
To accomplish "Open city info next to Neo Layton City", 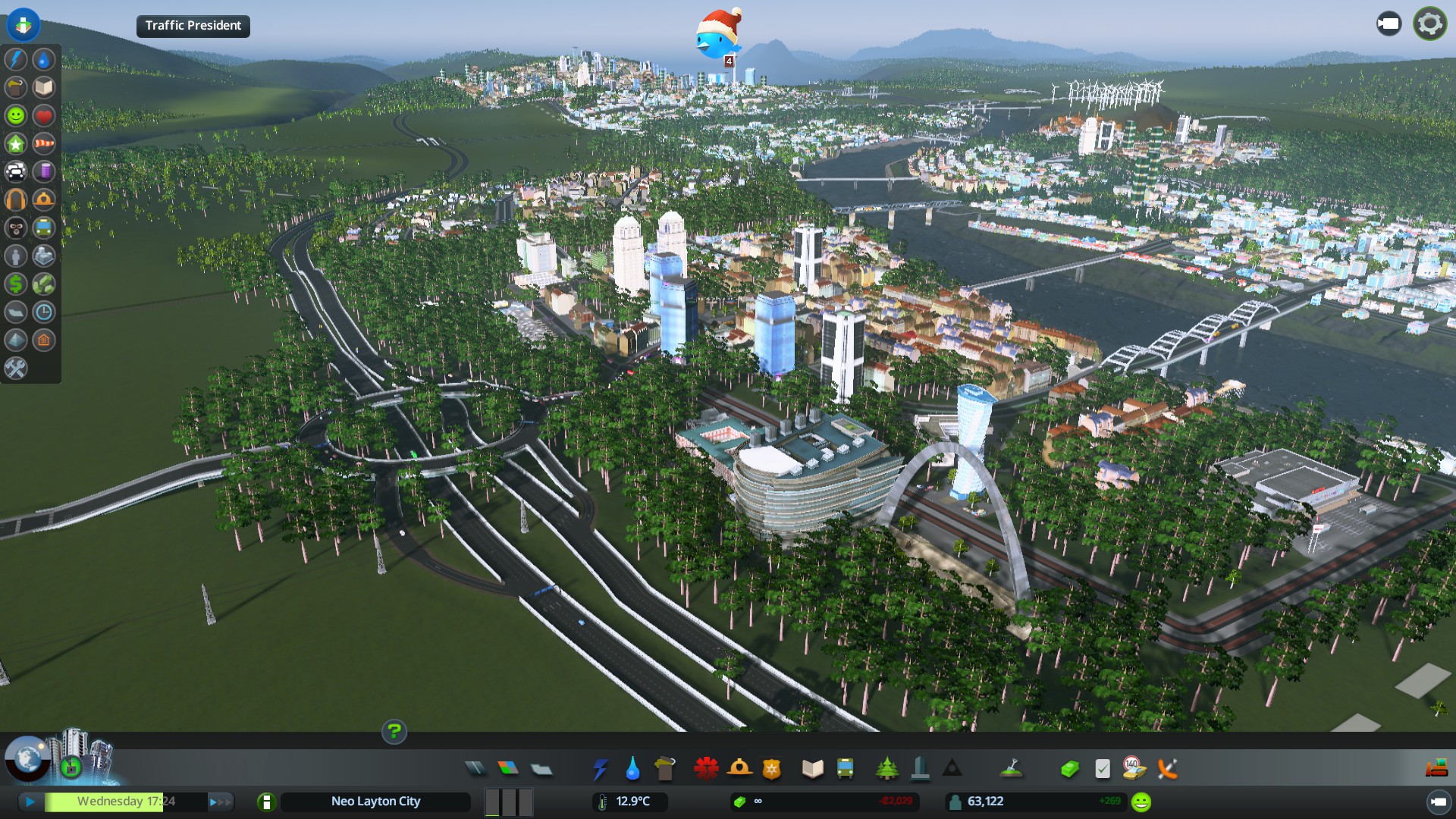I will pyautogui.click(x=266, y=802).
